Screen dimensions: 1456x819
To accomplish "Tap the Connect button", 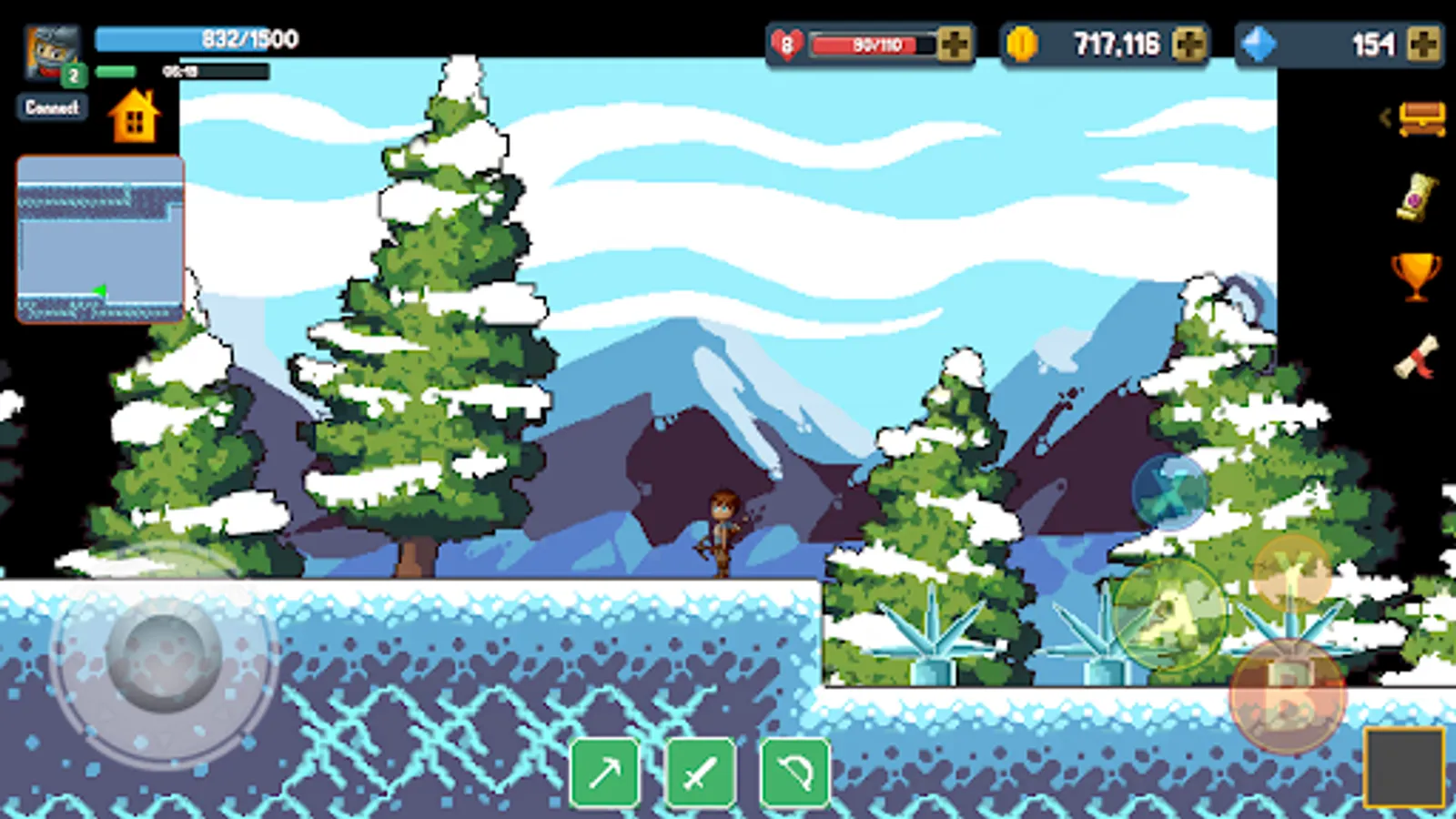I will click(x=52, y=107).
